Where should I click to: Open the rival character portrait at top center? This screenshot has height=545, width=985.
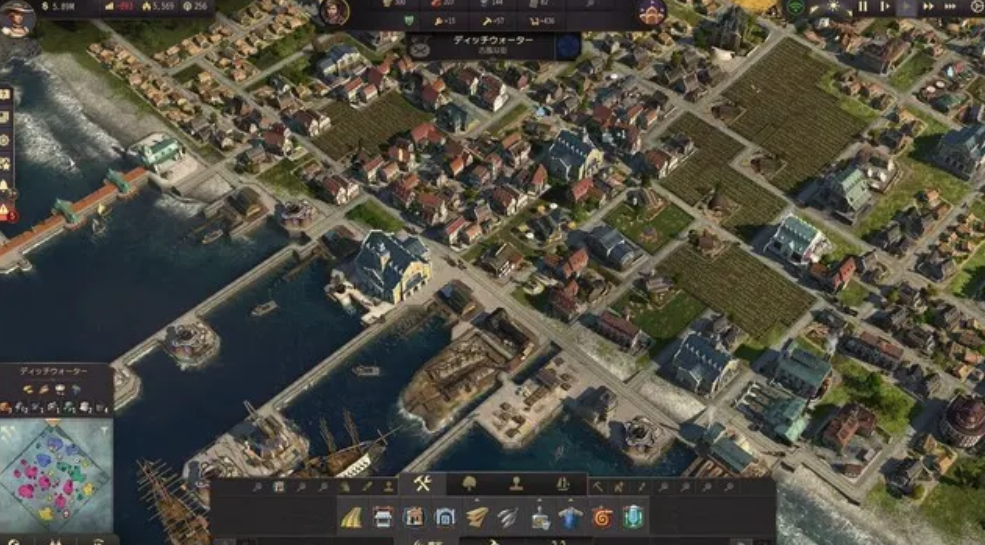[x=334, y=12]
